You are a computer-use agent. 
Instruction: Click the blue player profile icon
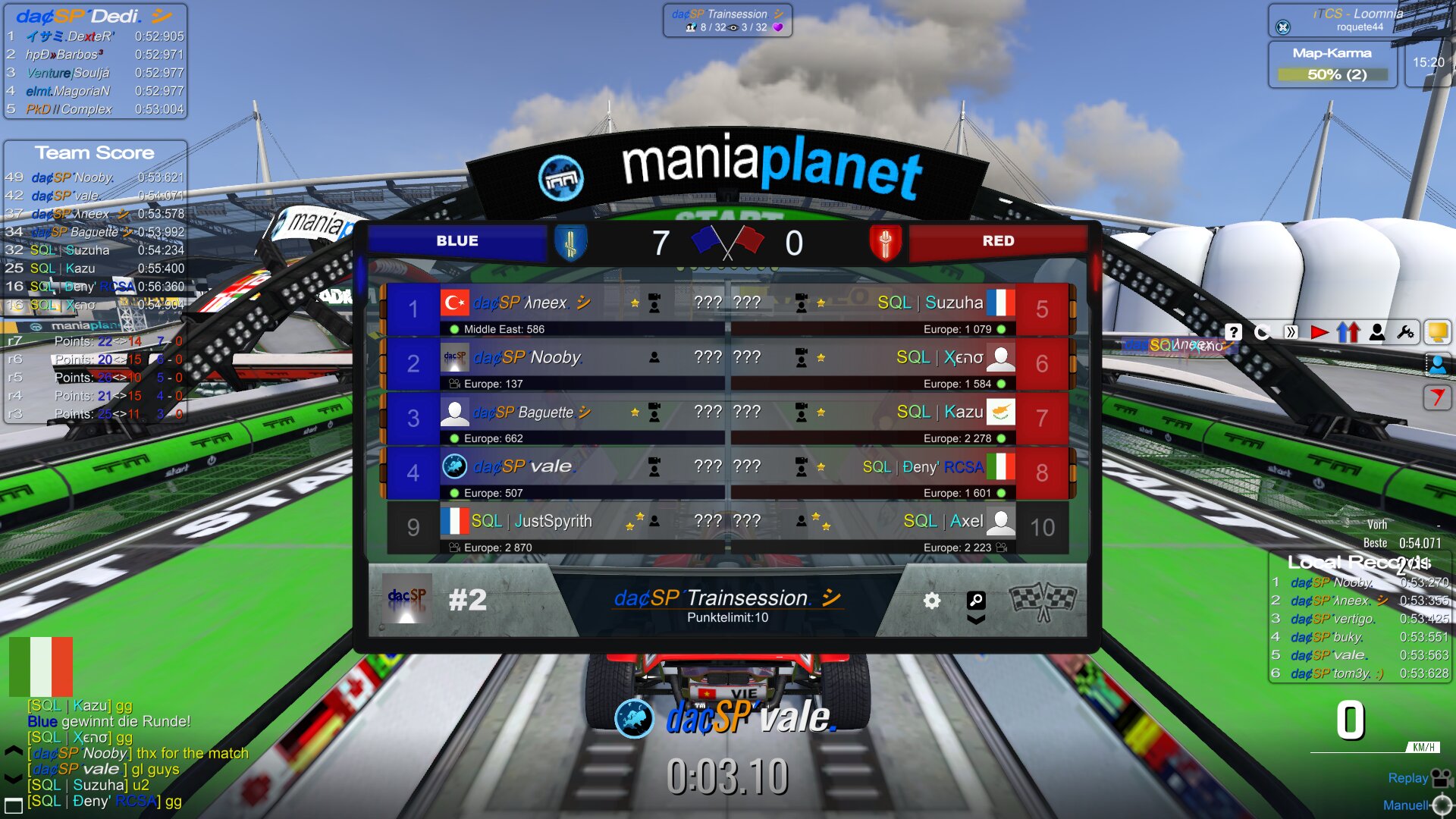coord(1437,365)
